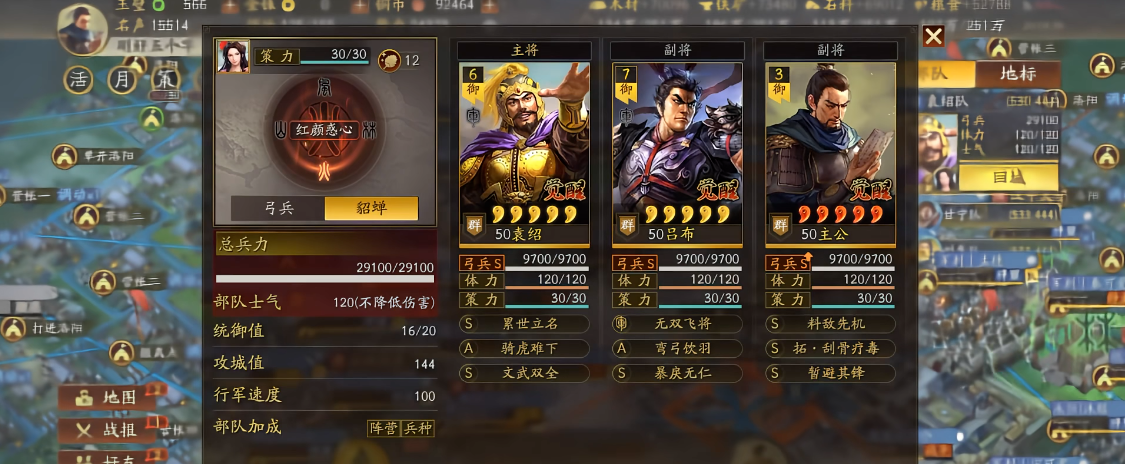Select the 主公 vice general card

pos(830,150)
